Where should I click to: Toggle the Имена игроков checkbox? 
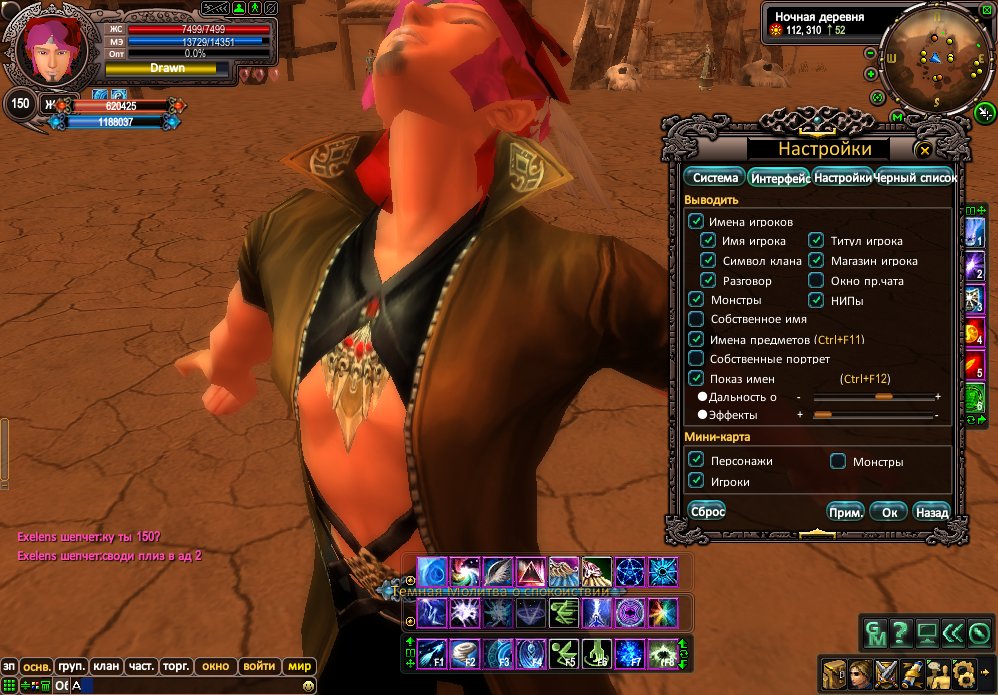[x=696, y=221]
